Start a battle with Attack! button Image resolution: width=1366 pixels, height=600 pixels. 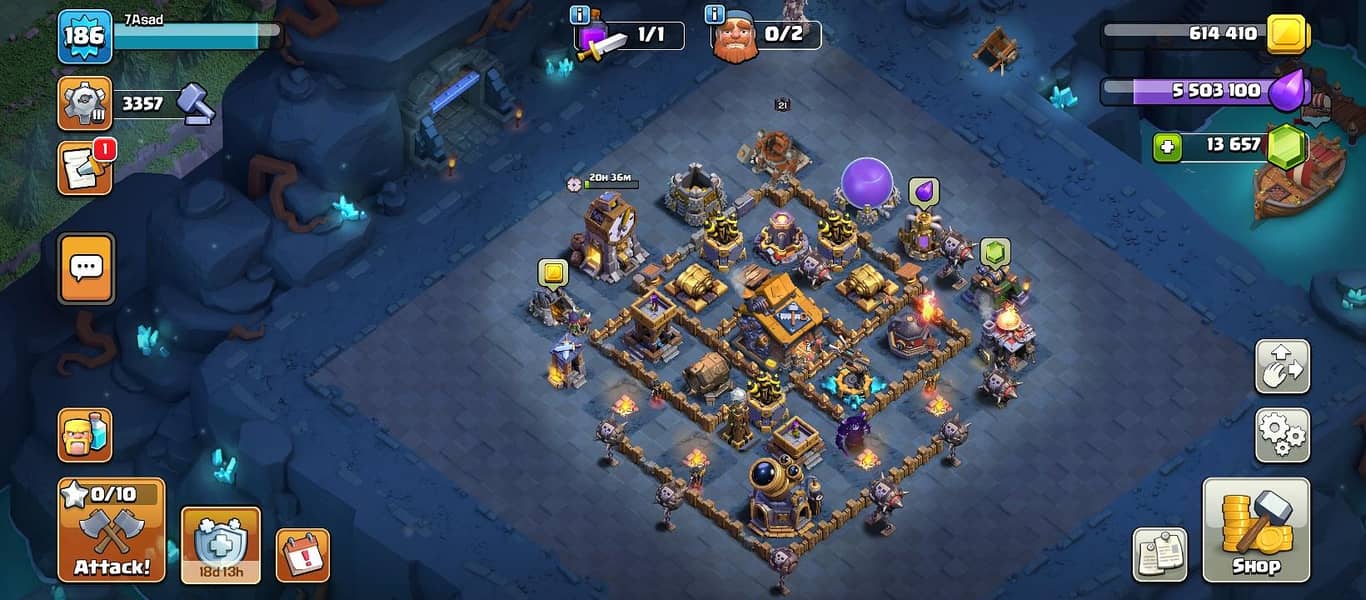coord(112,530)
